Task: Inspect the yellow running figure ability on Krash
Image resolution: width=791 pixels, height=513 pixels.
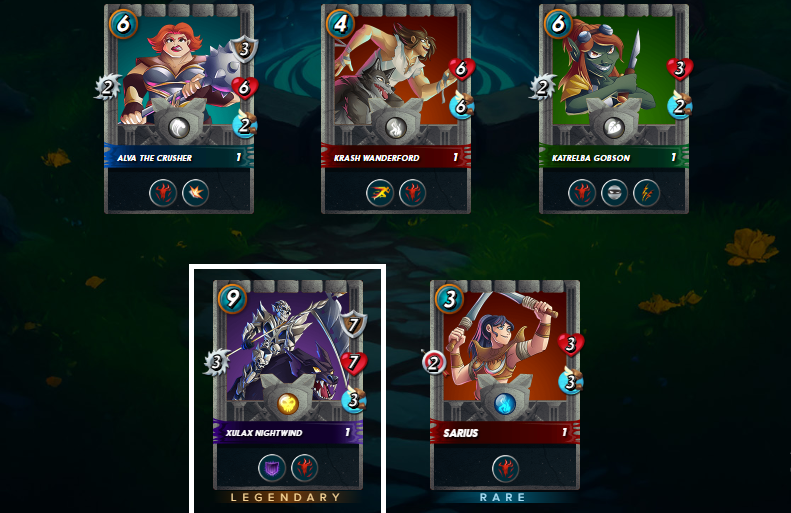Action: (x=380, y=192)
